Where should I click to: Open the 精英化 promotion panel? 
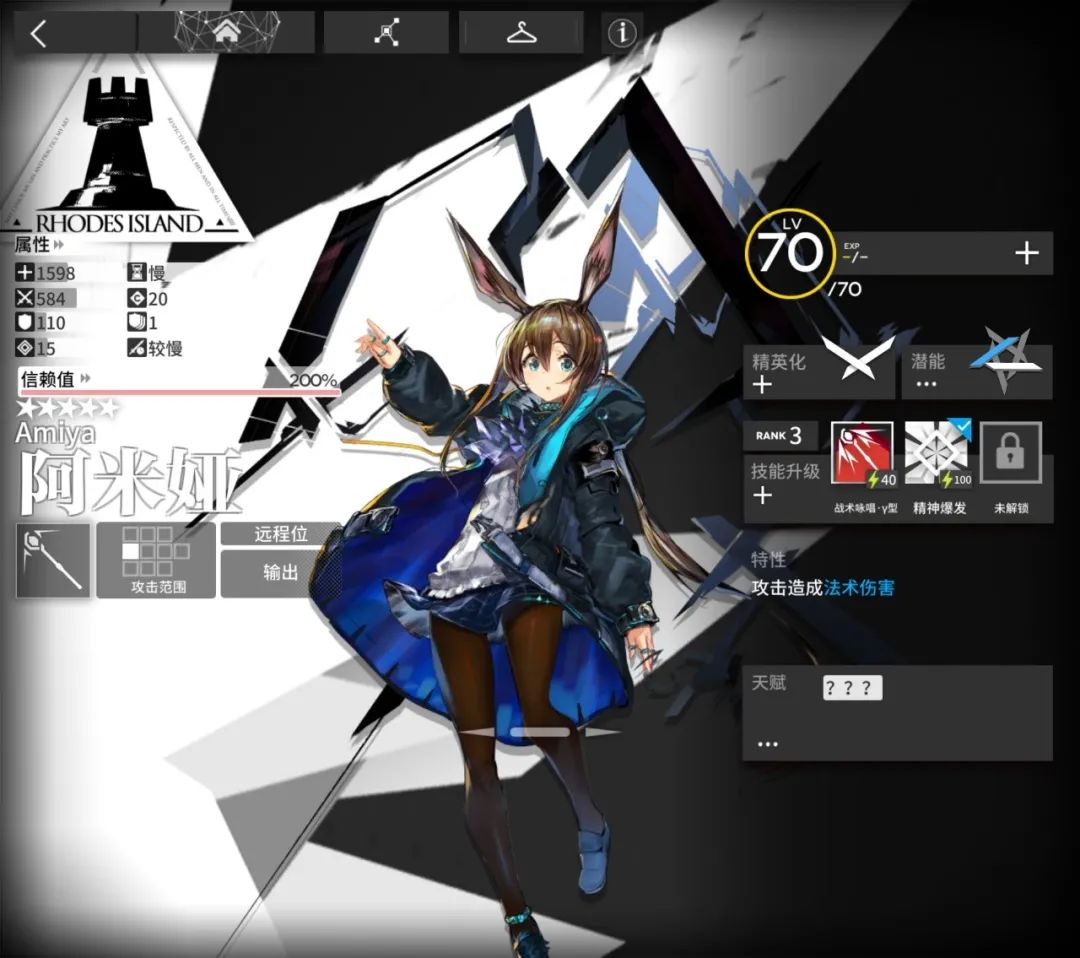818,372
